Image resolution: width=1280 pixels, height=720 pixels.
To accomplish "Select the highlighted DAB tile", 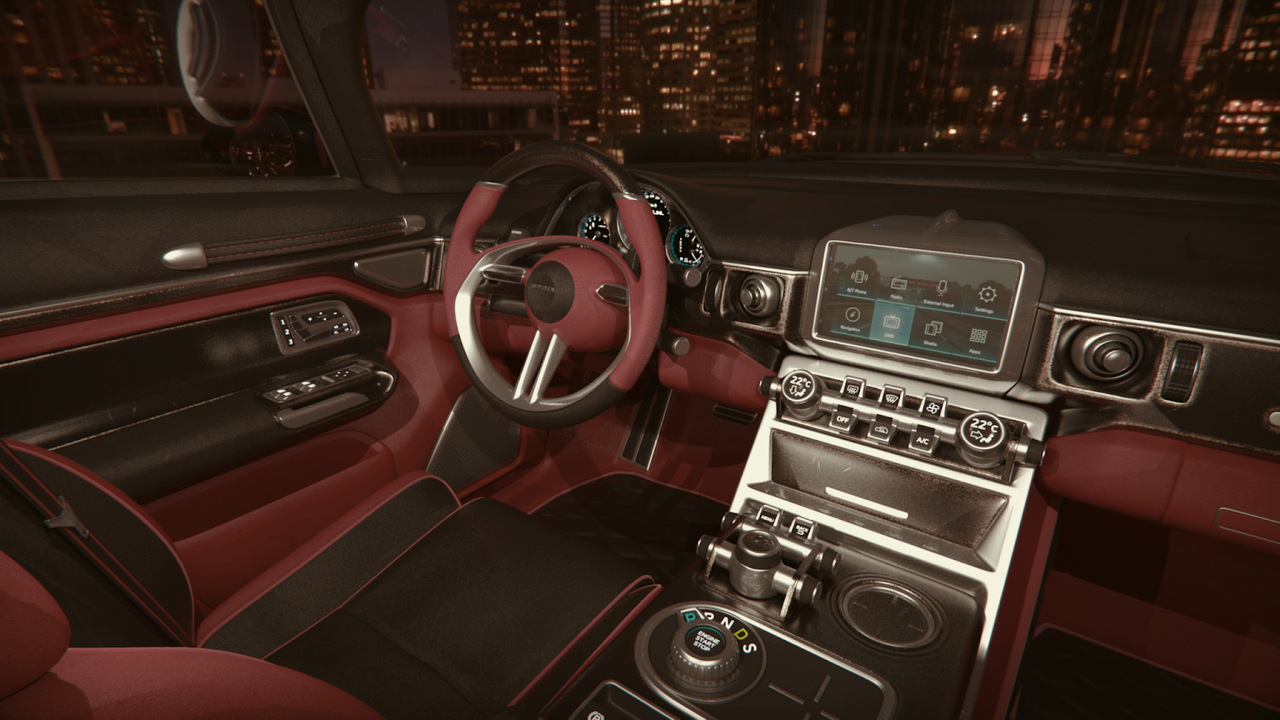I will [x=892, y=324].
